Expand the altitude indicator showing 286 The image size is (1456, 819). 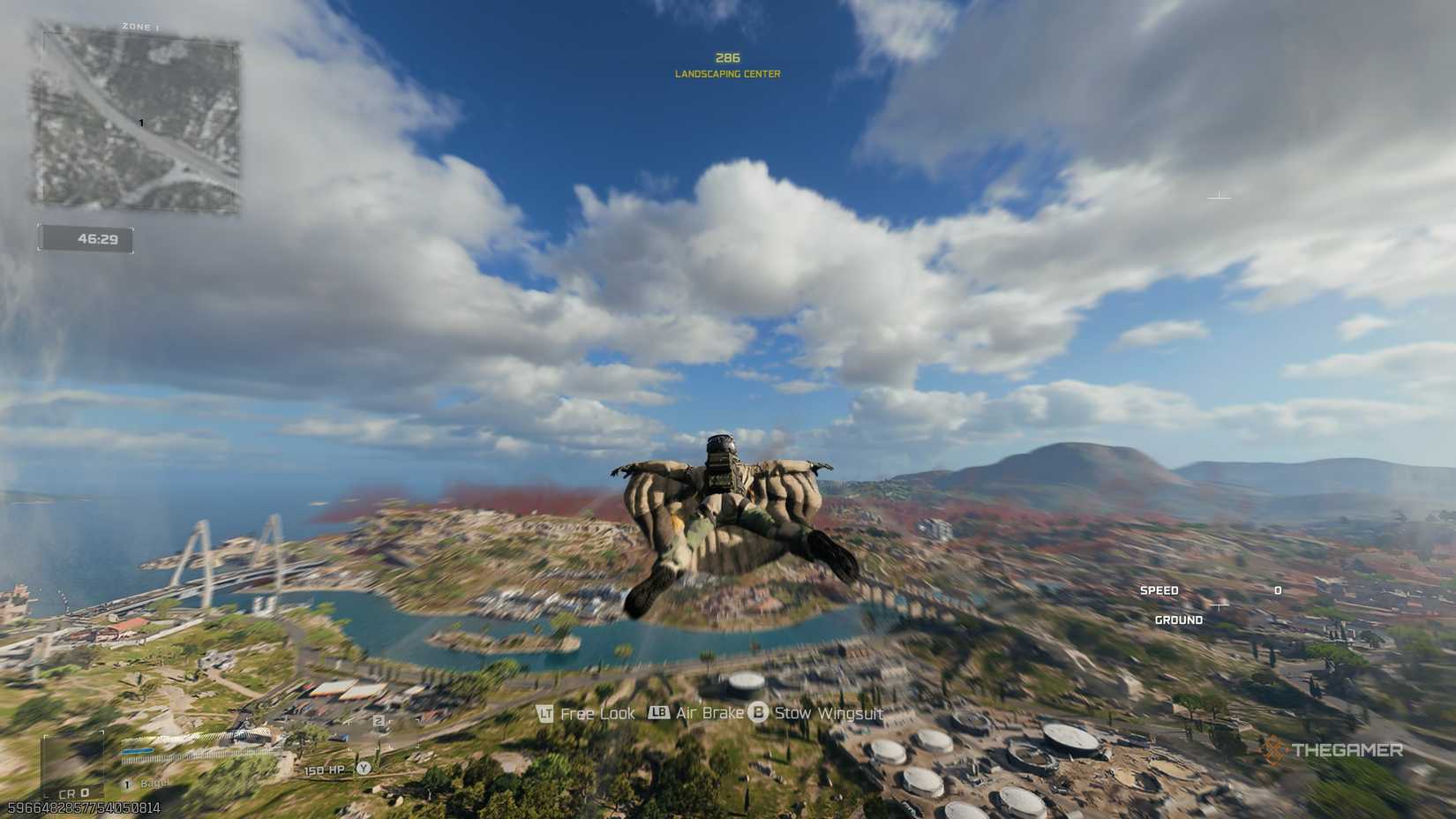[726, 56]
